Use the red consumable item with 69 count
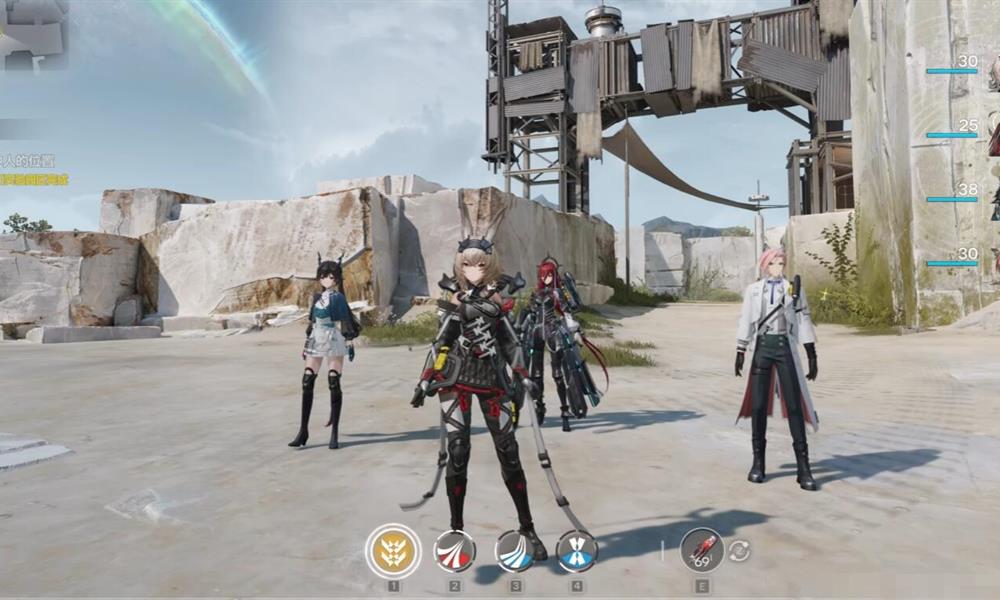The image size is (1000, 600). [x=702, y=550]
